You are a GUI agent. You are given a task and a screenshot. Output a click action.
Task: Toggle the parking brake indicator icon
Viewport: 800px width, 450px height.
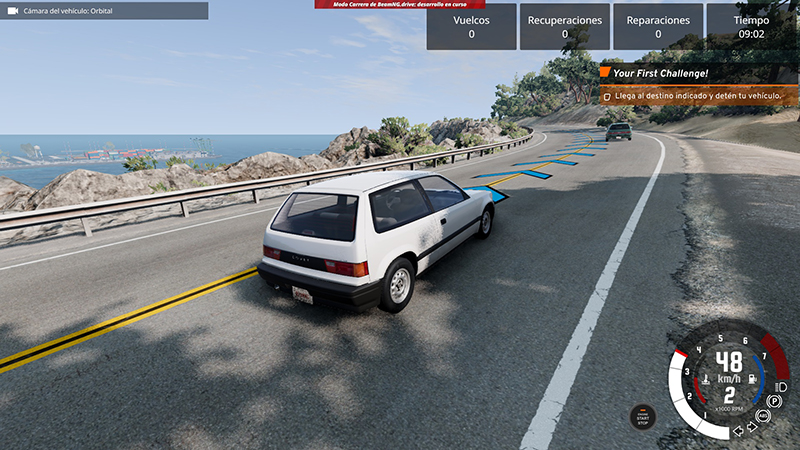point(773,402)
